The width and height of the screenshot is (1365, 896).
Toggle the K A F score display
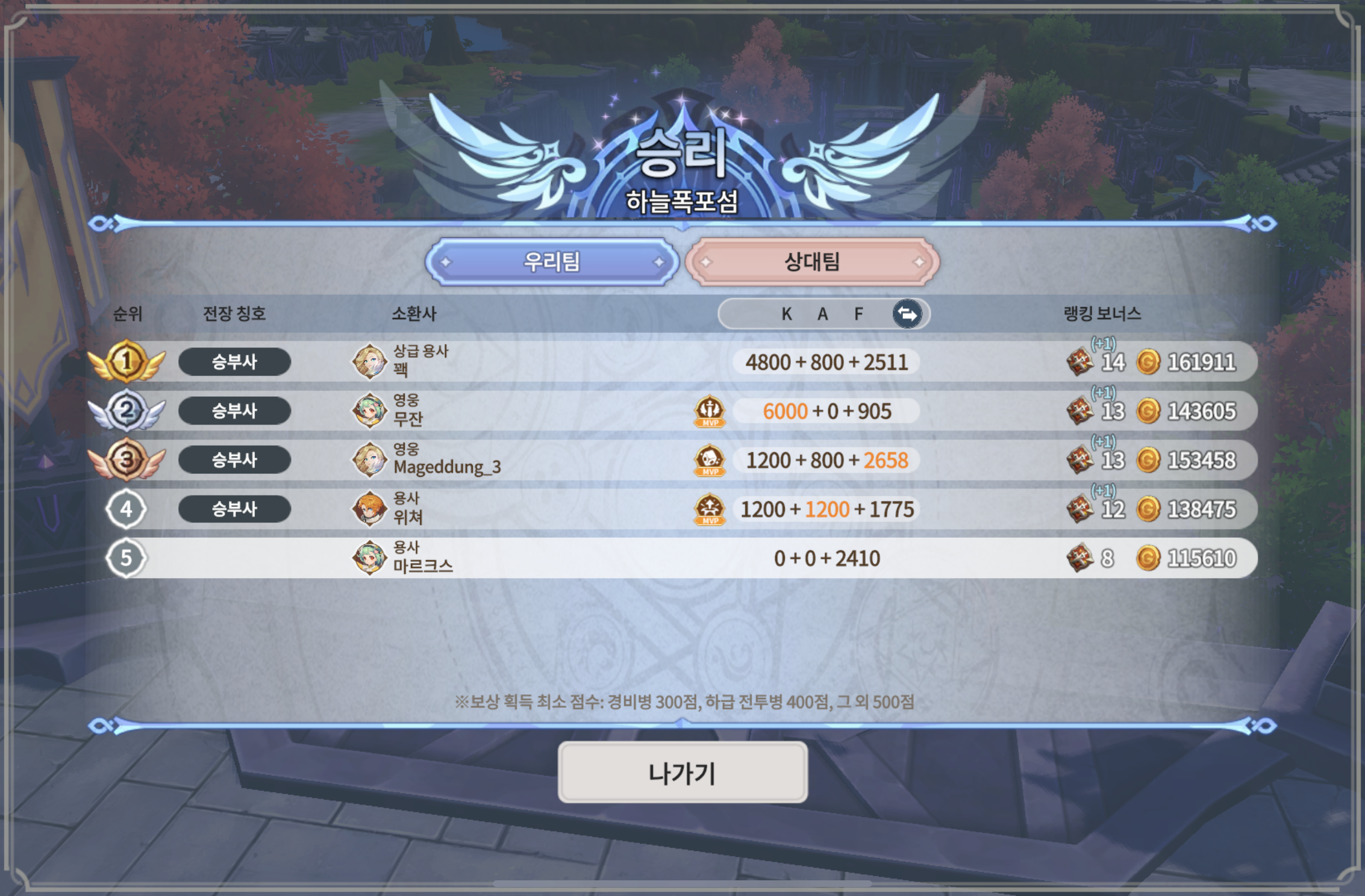(907, 314)
